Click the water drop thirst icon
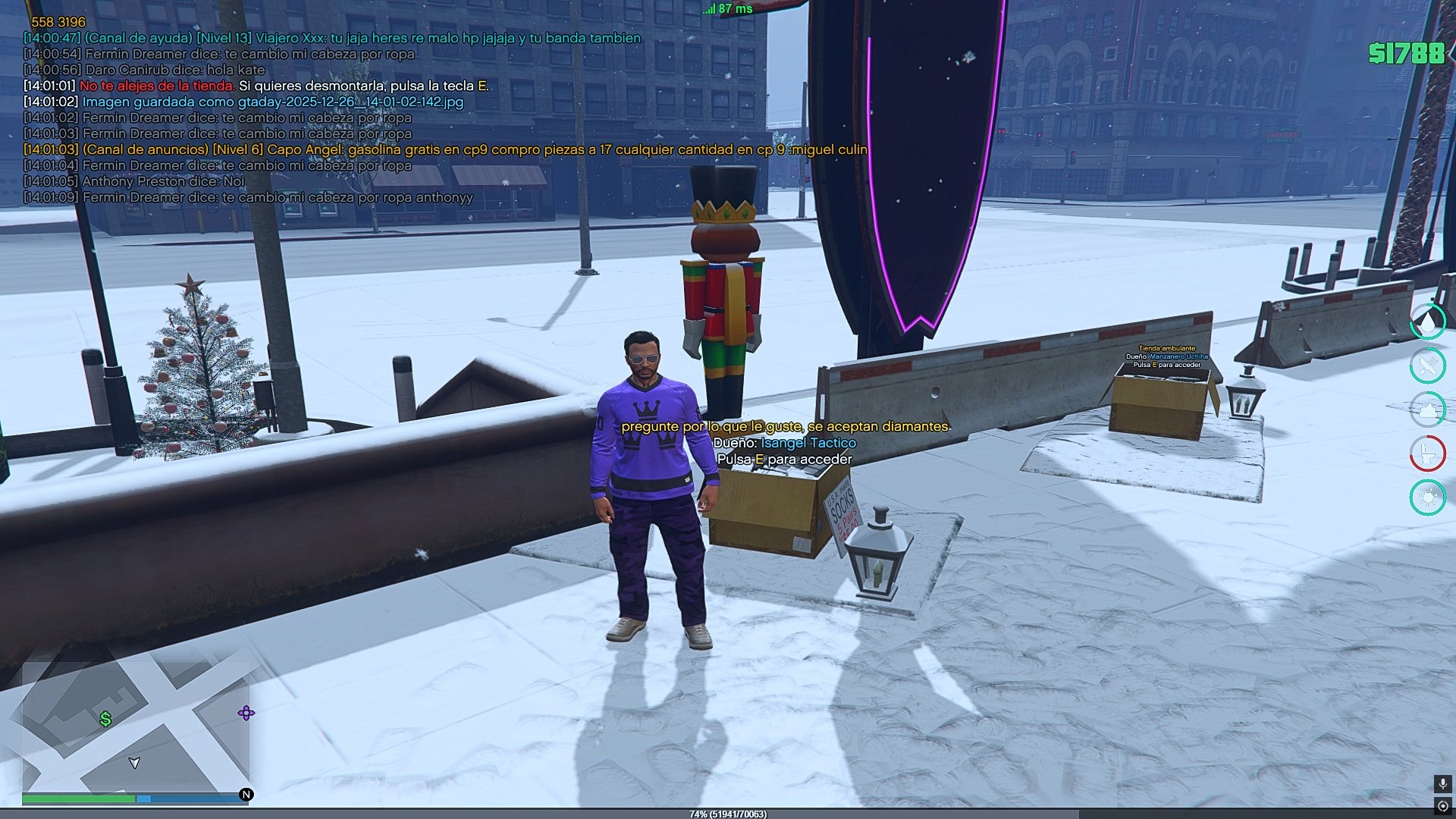Screen dimensions: 1456x819 [x=1428, y=322]
